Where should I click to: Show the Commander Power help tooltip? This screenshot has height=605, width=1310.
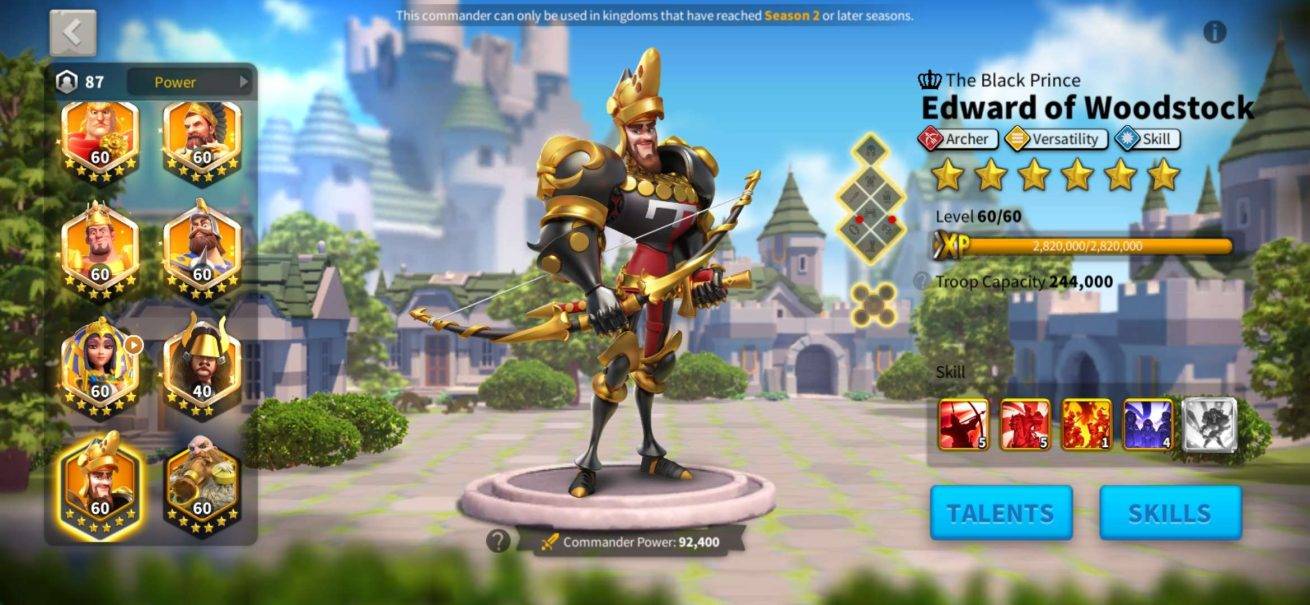(498, 541)
